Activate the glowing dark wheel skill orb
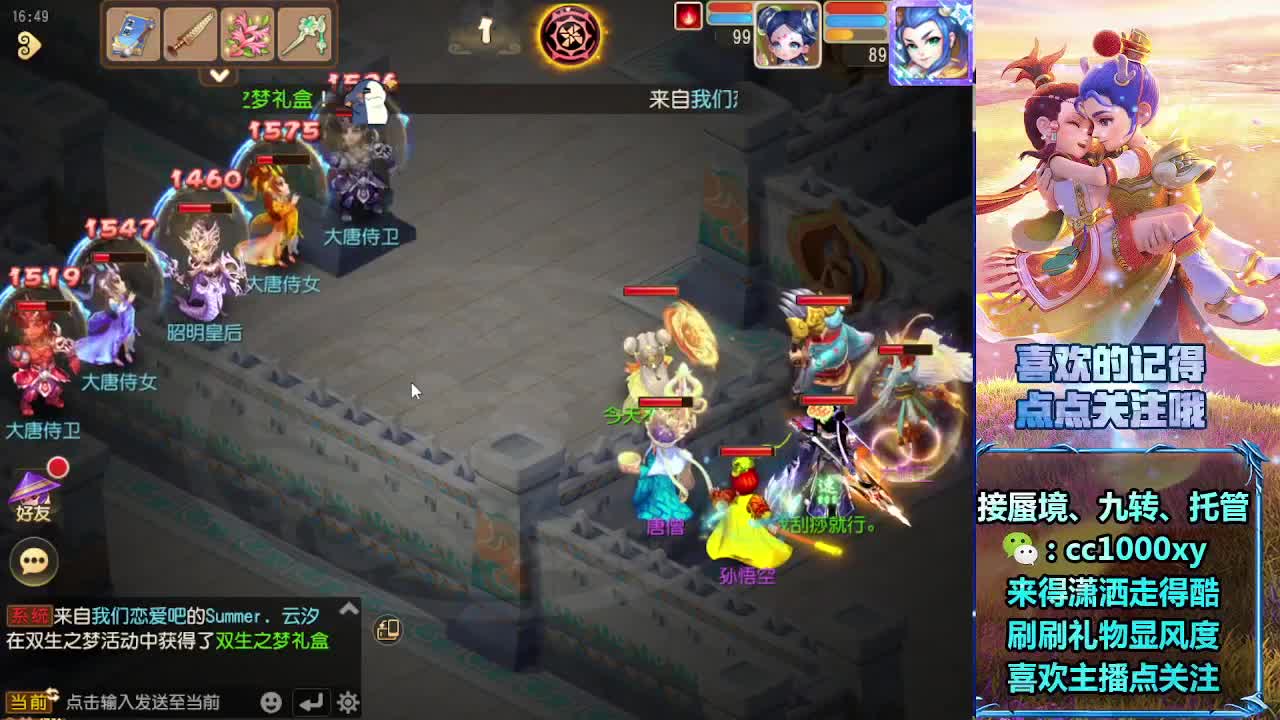The width and height of the screenshot is (1280, 720). point(572,35)
